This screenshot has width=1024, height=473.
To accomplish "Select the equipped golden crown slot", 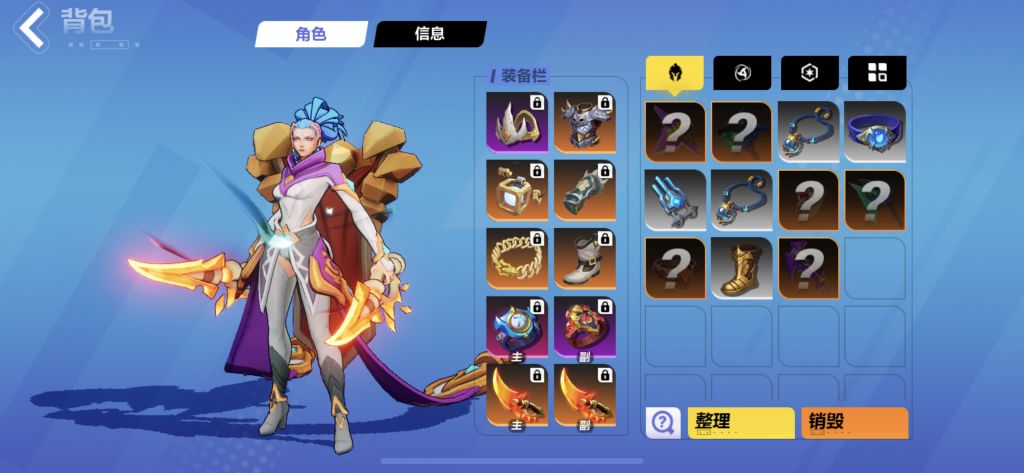I will (516, 121).
